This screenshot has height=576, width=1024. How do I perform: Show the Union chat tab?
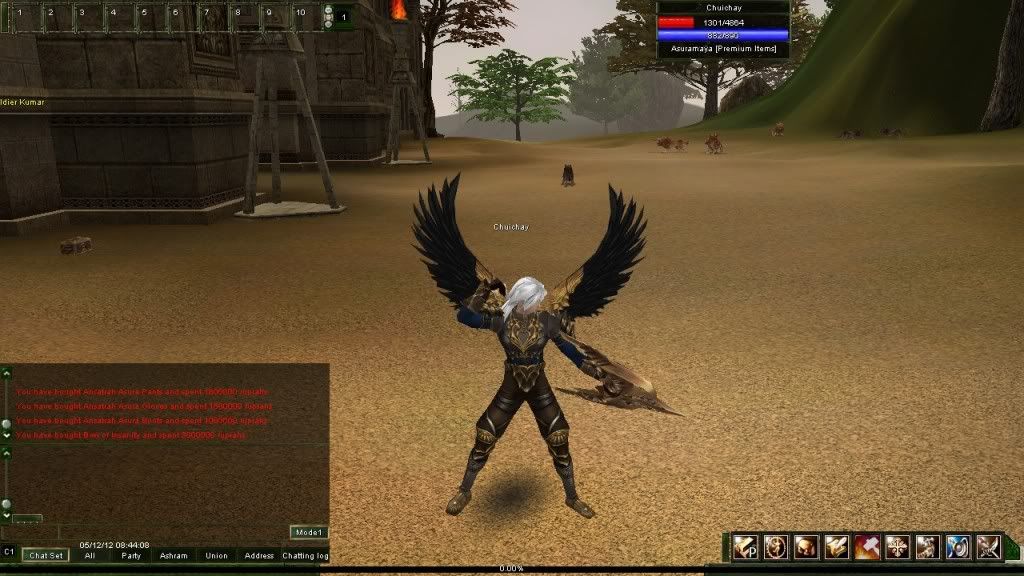(x=216, y=555)
